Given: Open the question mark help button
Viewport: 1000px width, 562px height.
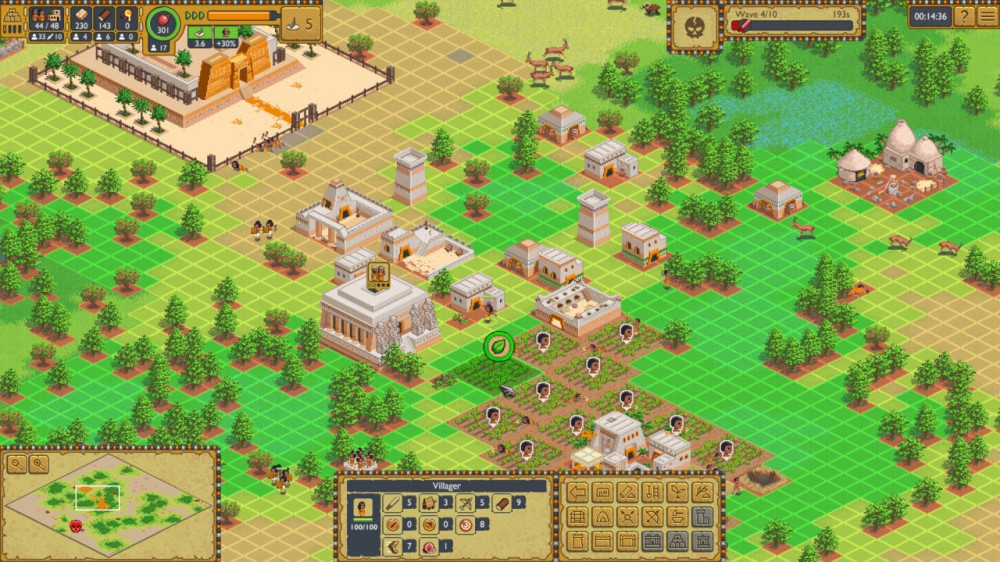Looking at the screenshot, I should pos(964,16).
